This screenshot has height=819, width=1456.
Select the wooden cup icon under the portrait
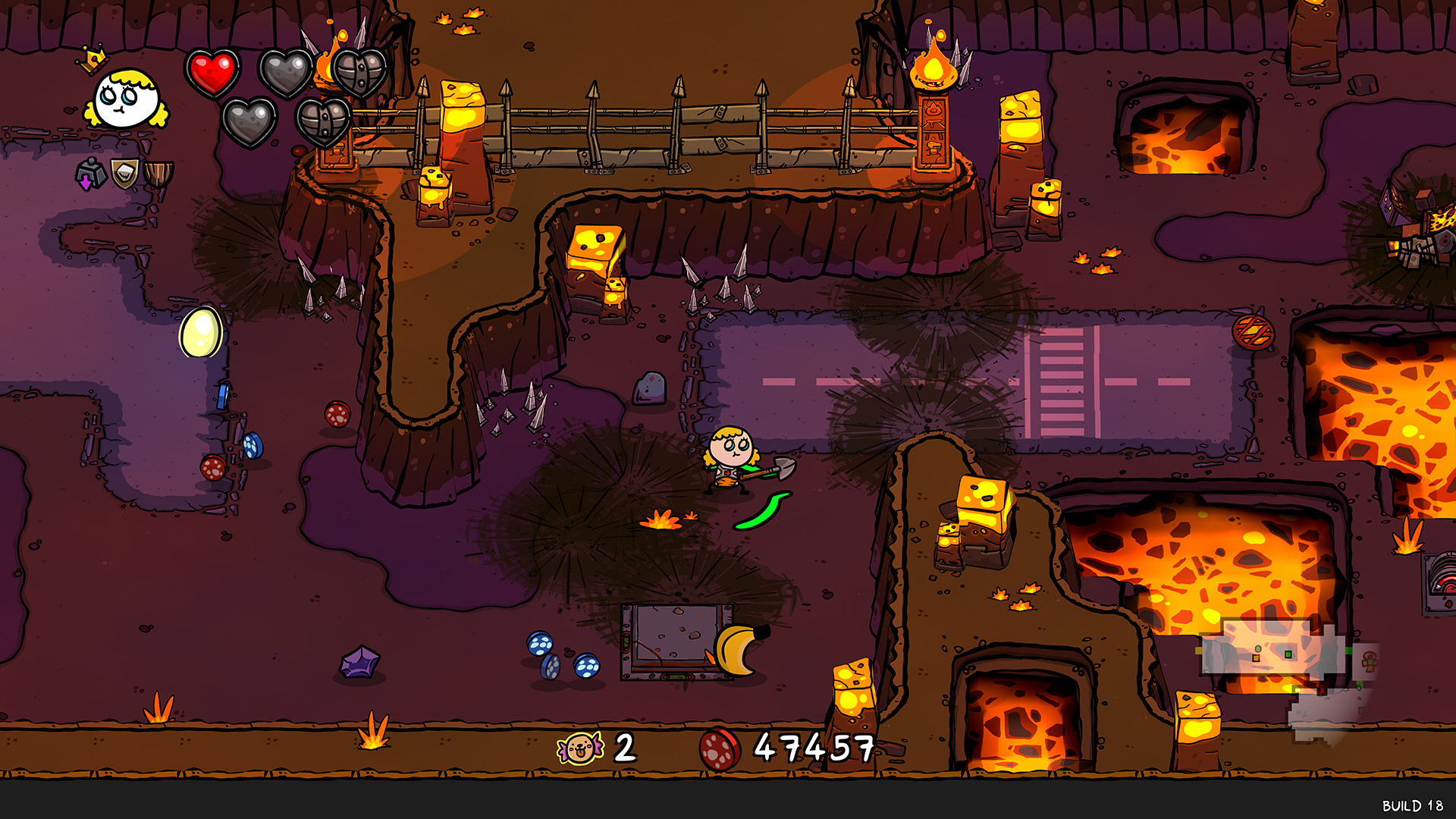tap(156, 176)
